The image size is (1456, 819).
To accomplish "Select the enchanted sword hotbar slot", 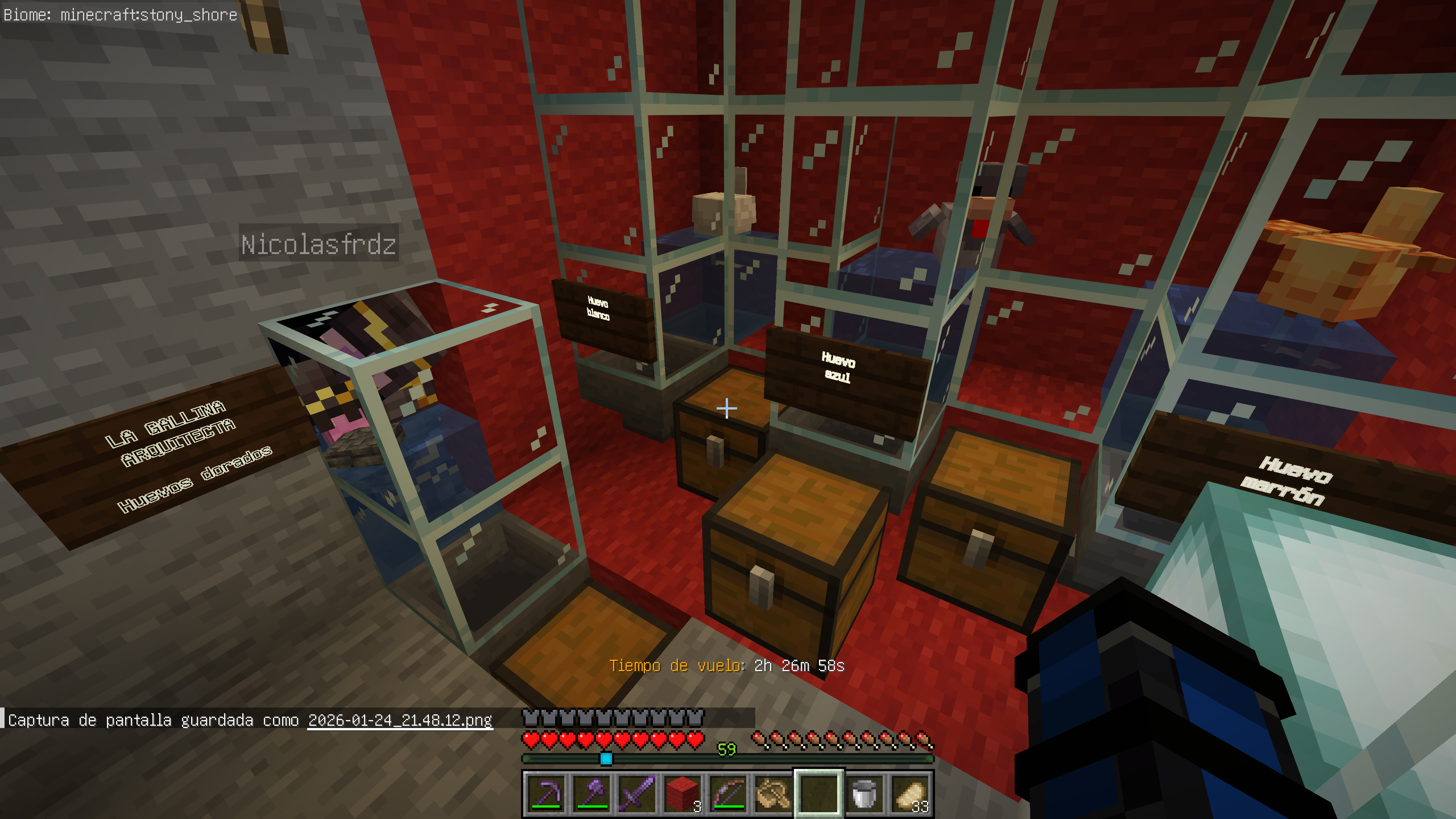I will [x=637, y=794].
